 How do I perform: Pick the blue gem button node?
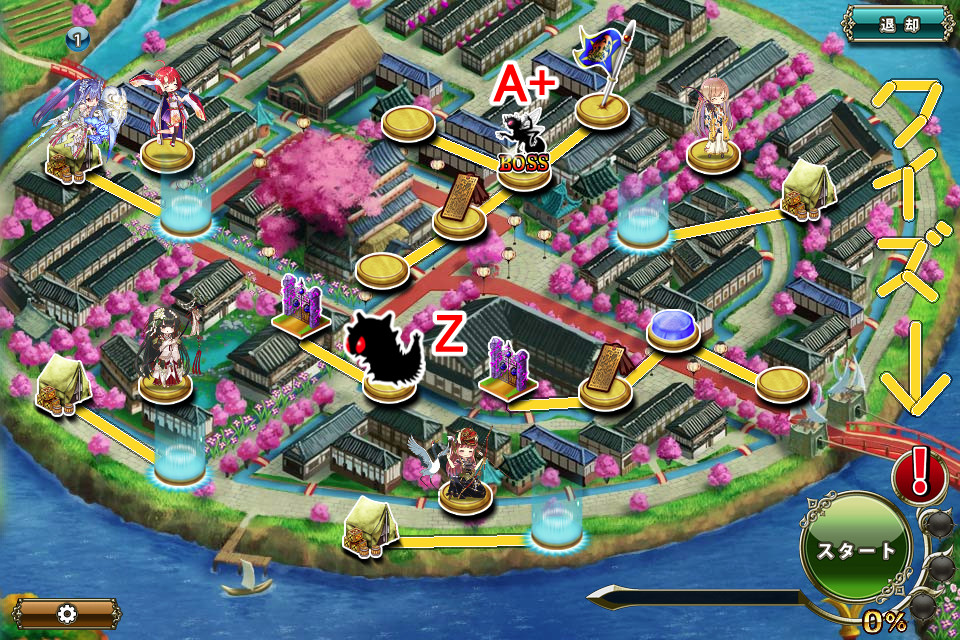pos(672,327)
